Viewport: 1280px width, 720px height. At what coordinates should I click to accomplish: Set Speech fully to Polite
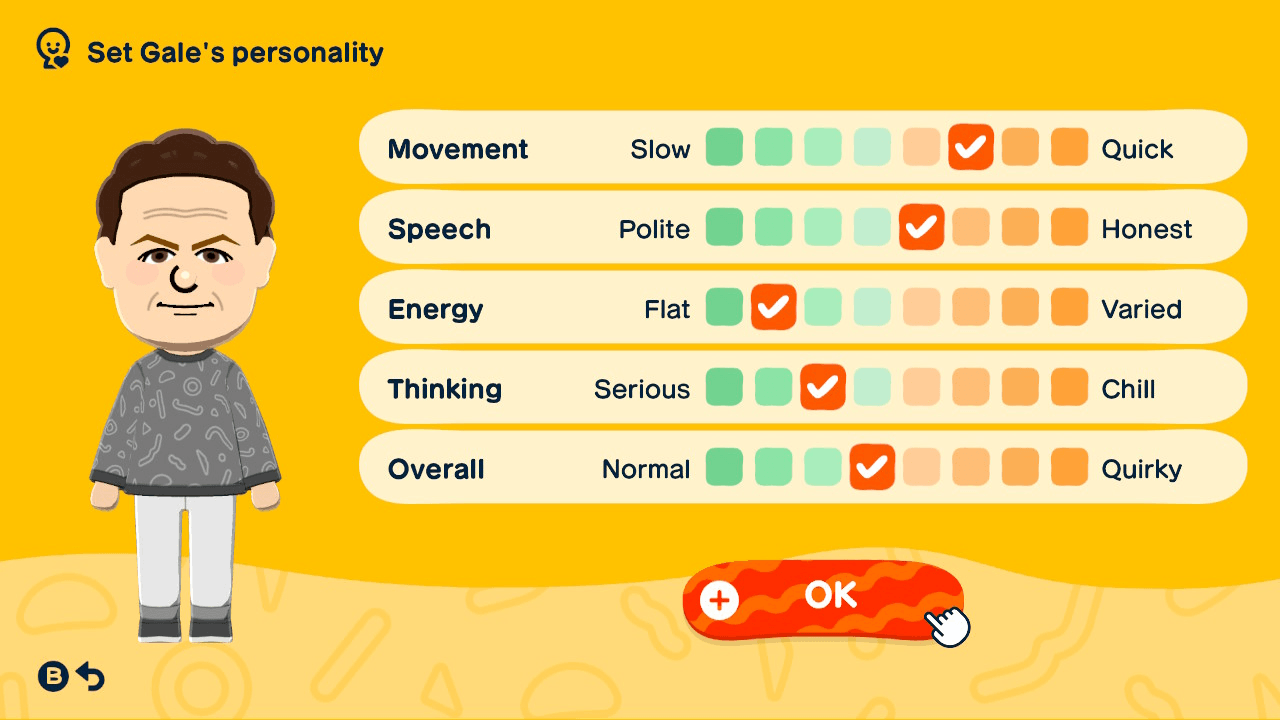(x=724, y=227)
